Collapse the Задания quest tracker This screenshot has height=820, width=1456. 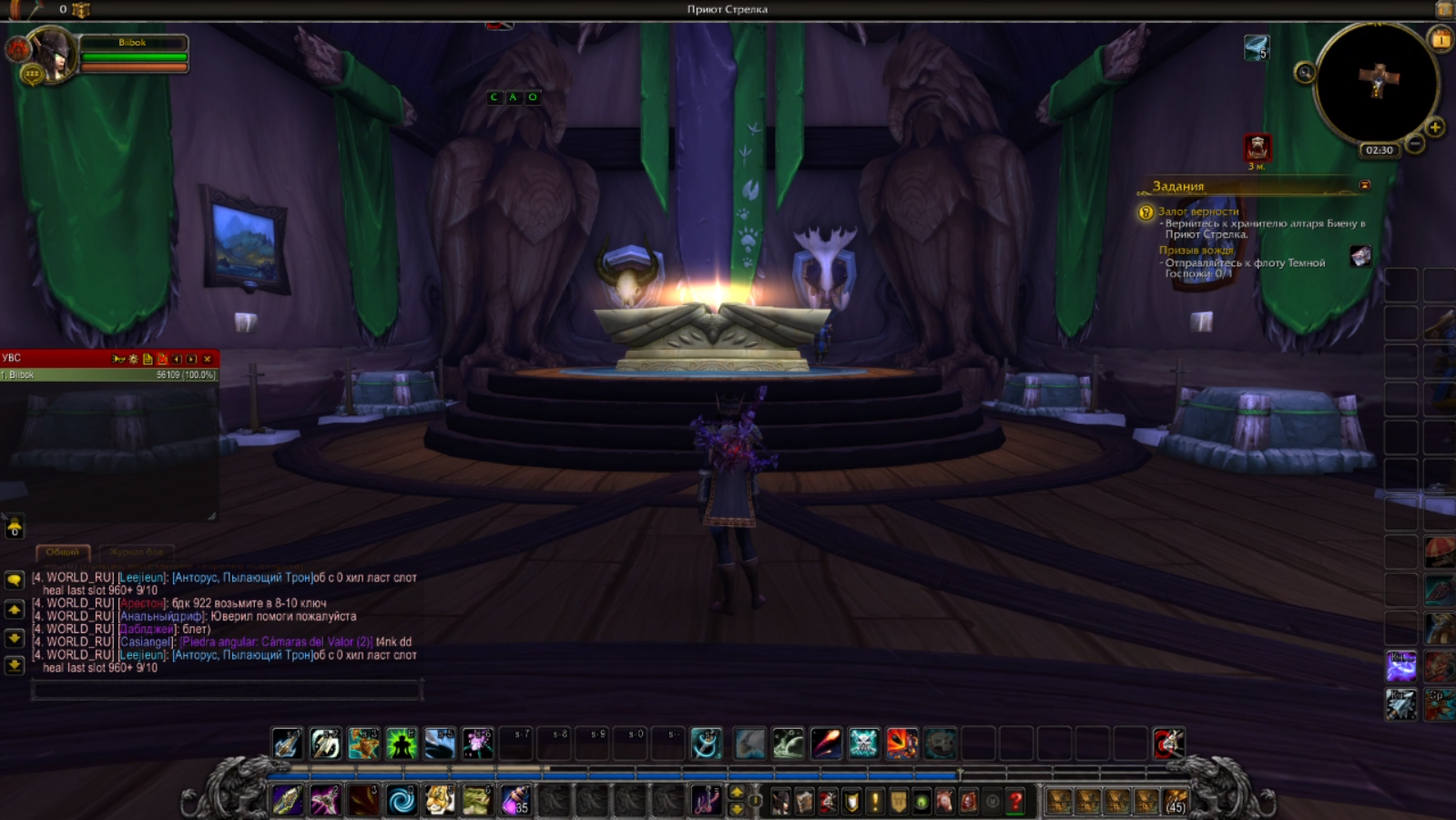(1364, 185)
